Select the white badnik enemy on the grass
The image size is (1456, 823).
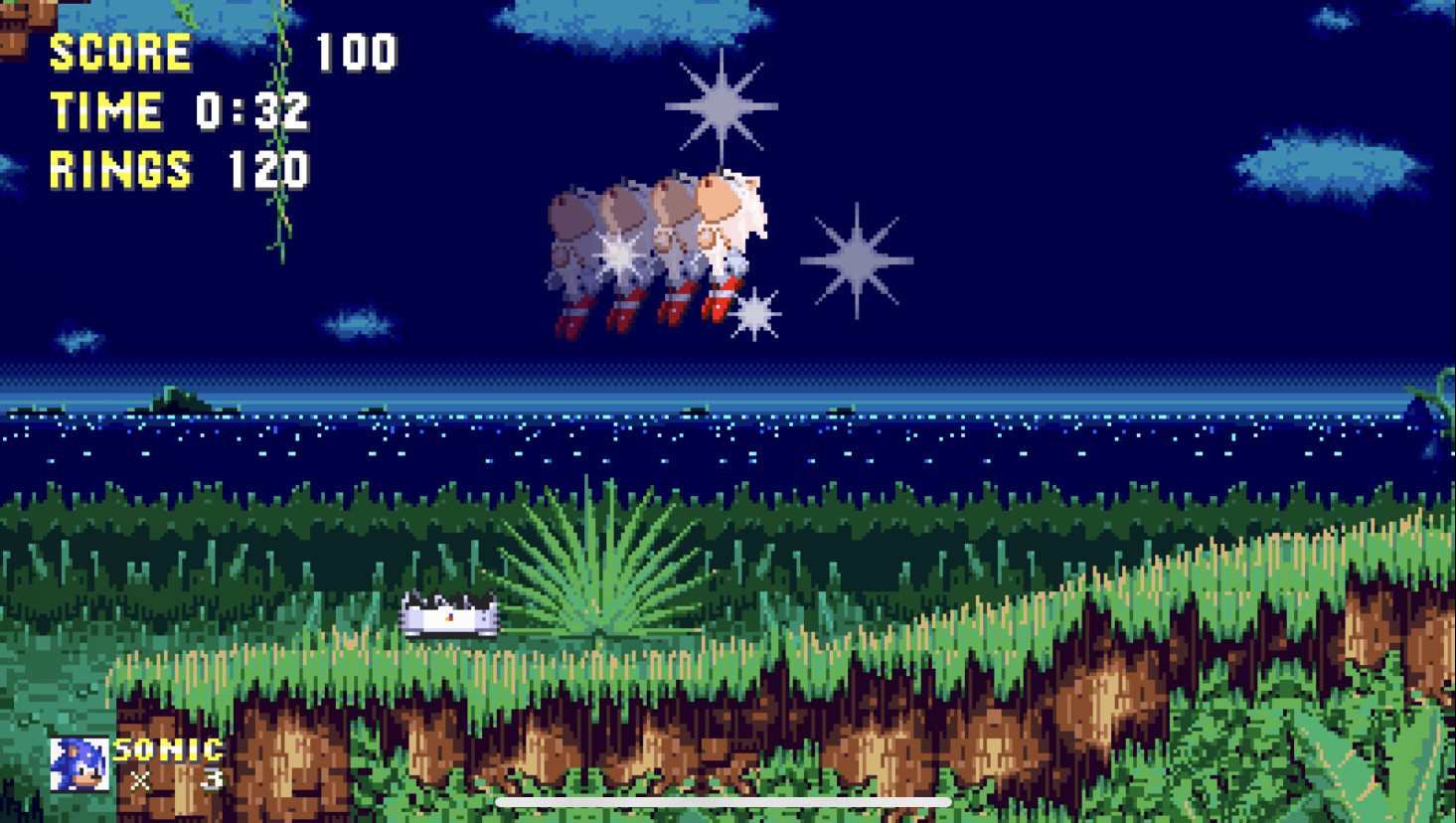coord(448,615)
